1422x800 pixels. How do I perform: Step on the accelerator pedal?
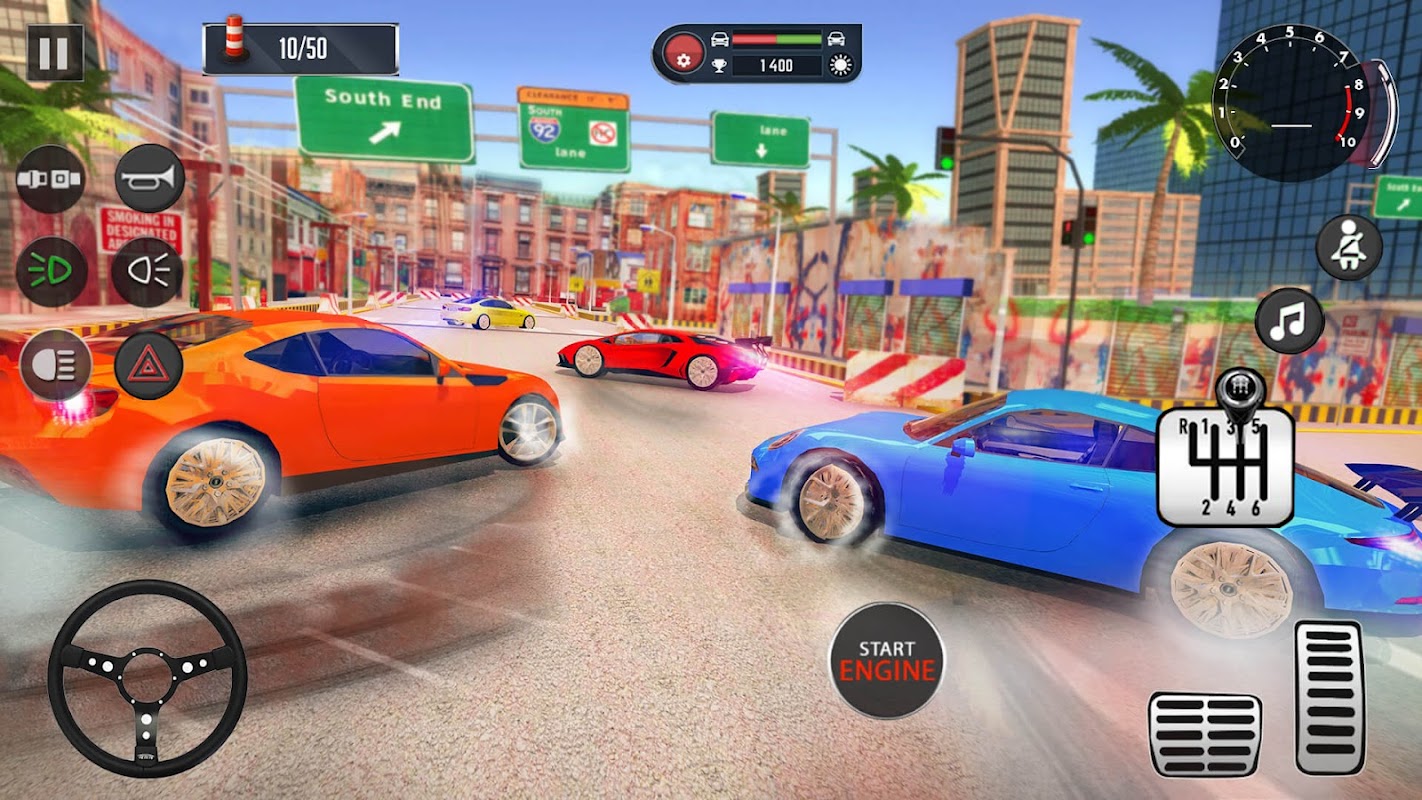pos(1329,697)
